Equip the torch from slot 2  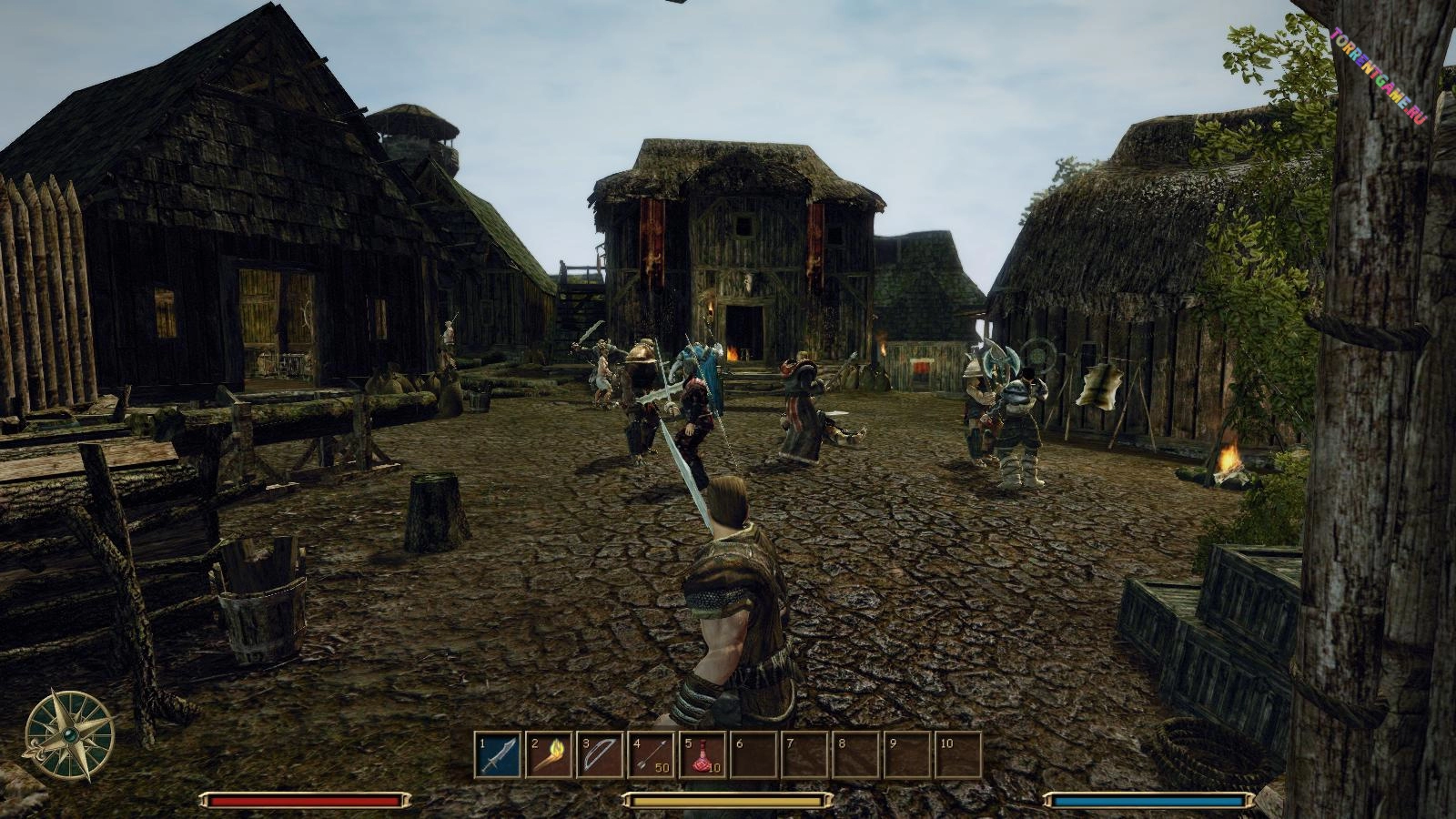point(549,755)
